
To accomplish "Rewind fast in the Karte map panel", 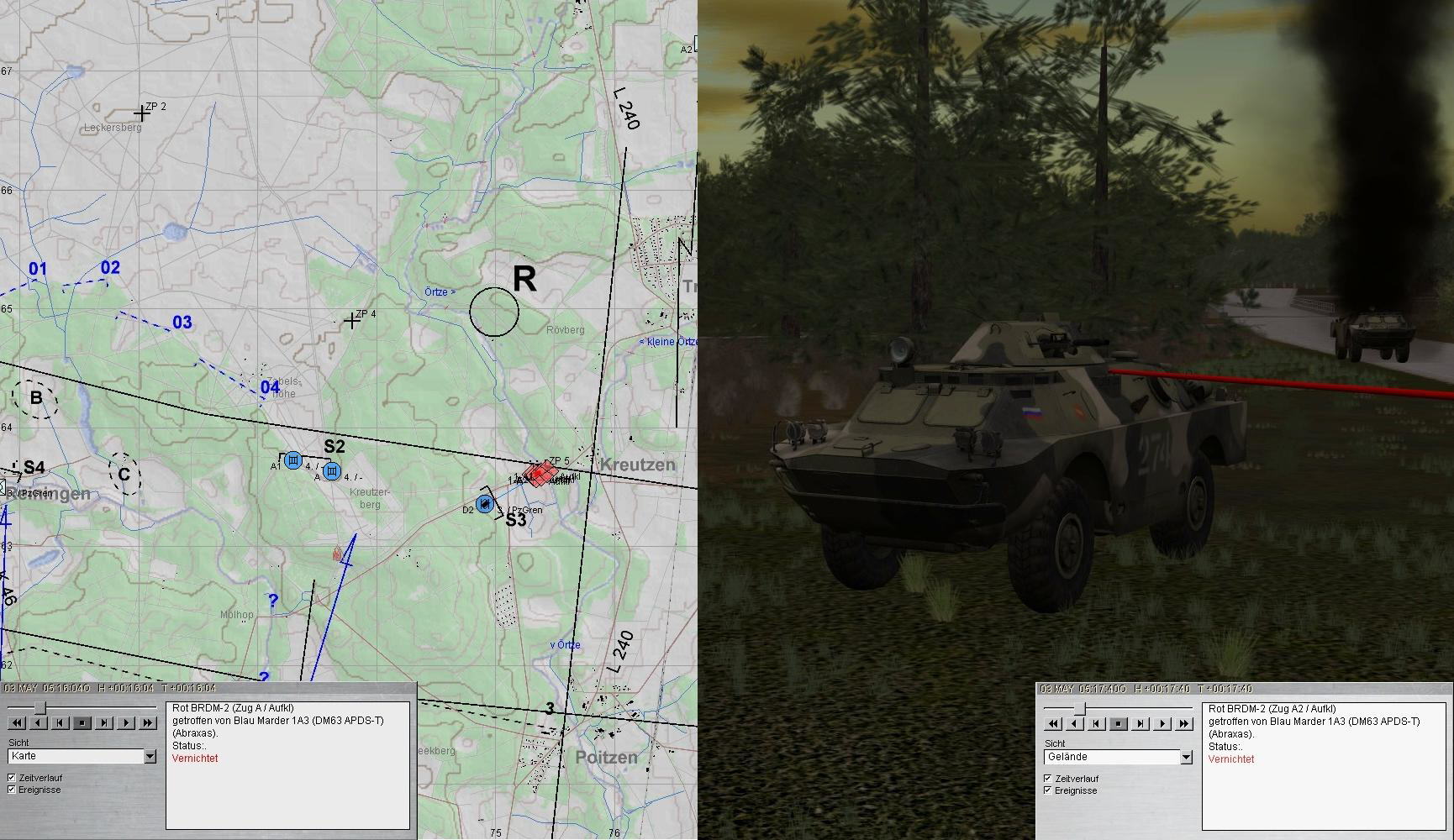I will (17, 722).
